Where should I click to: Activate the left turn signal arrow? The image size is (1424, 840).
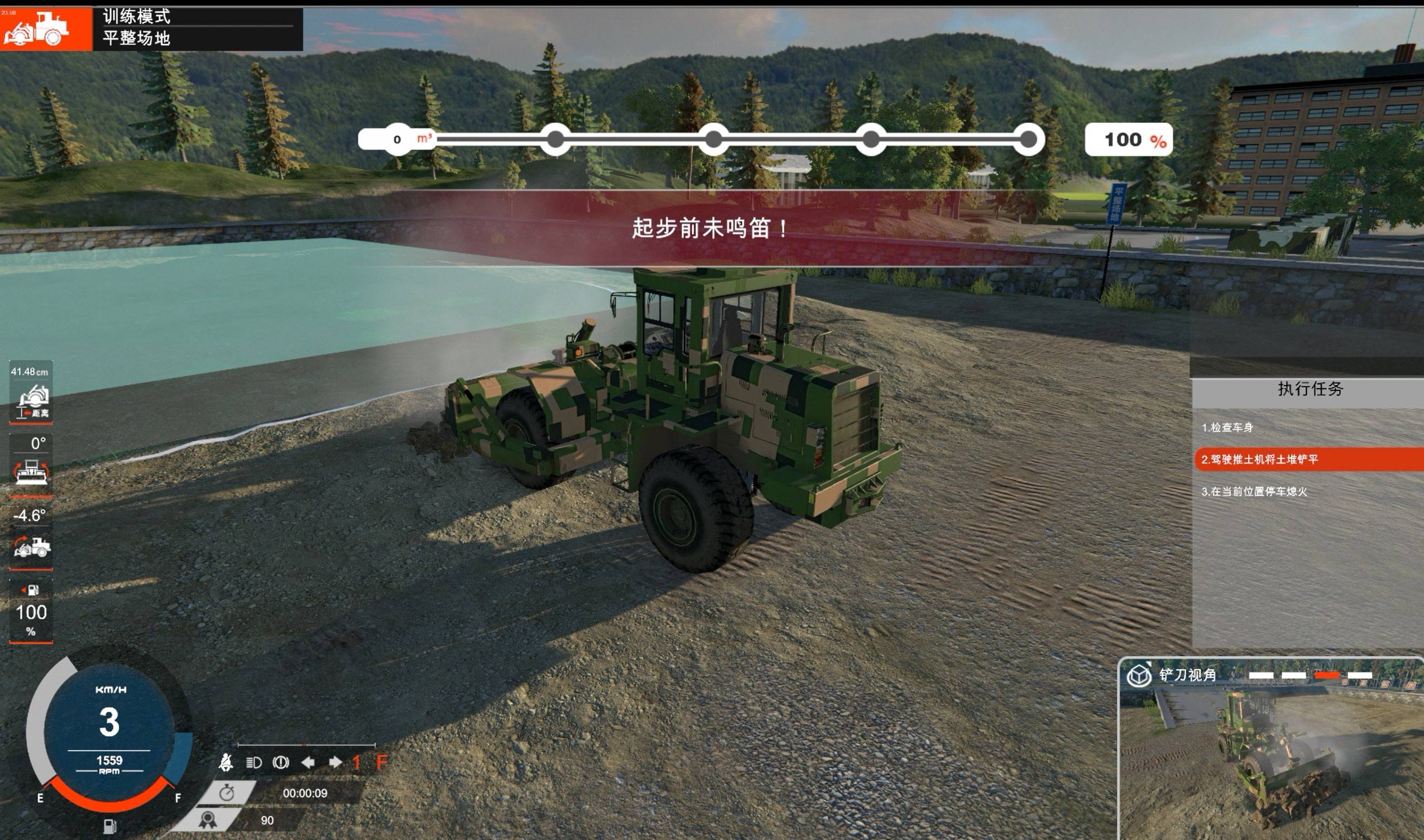(308, 762)
